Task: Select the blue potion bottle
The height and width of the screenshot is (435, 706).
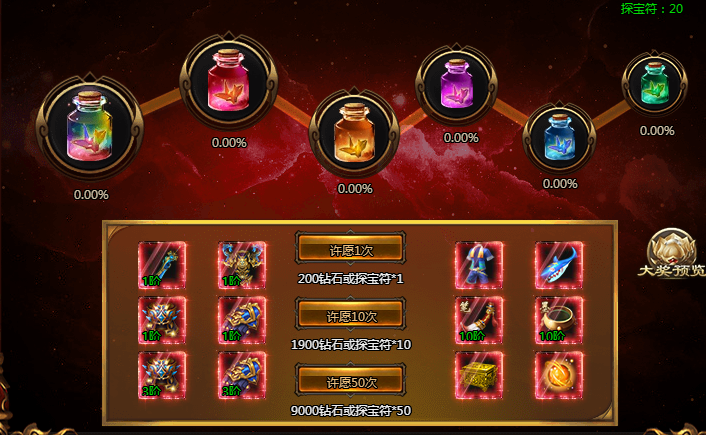Action: [560, 136]
